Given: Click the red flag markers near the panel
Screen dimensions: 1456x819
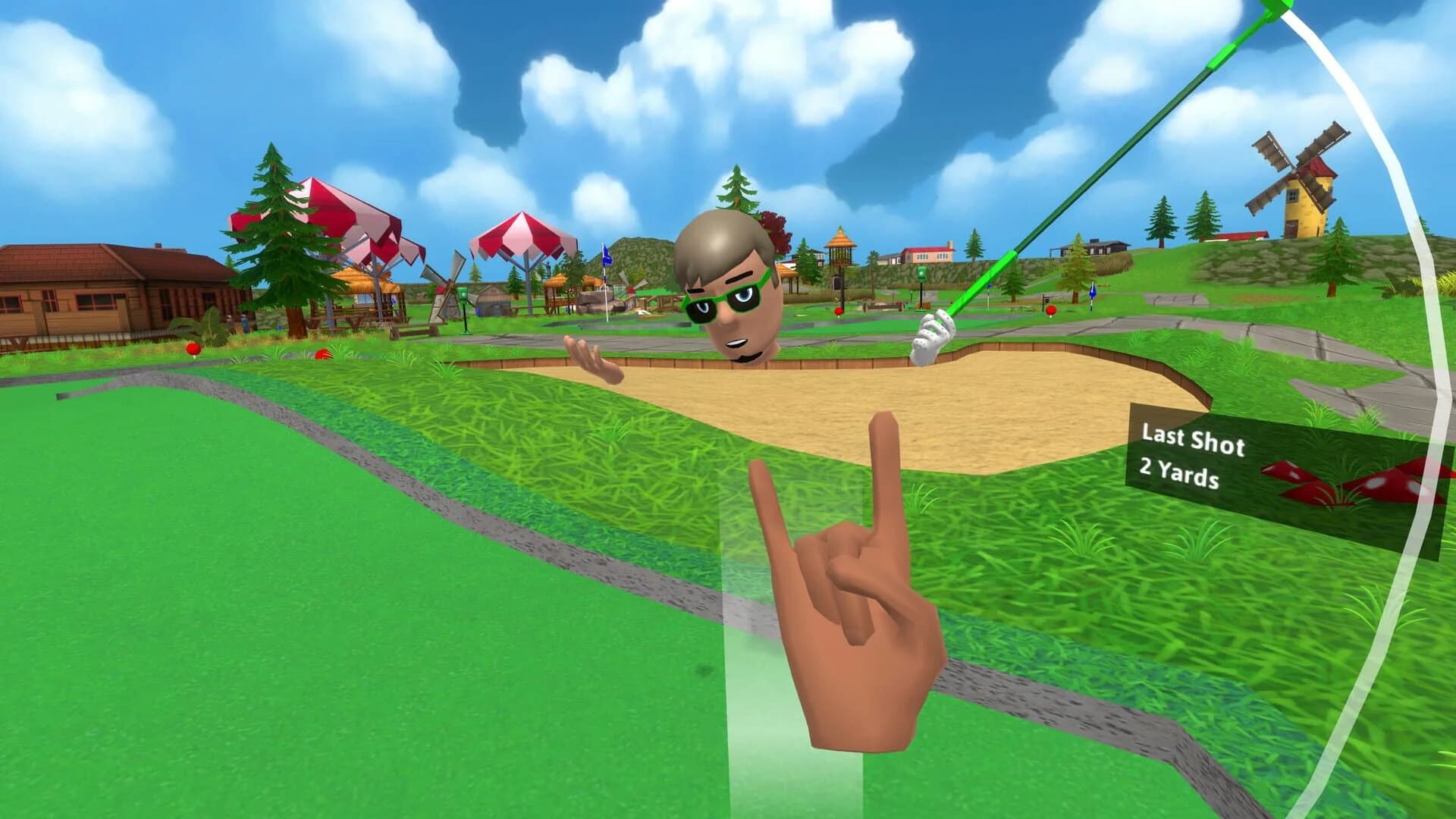Looking at the screenshot, I should coord(1380,478).
